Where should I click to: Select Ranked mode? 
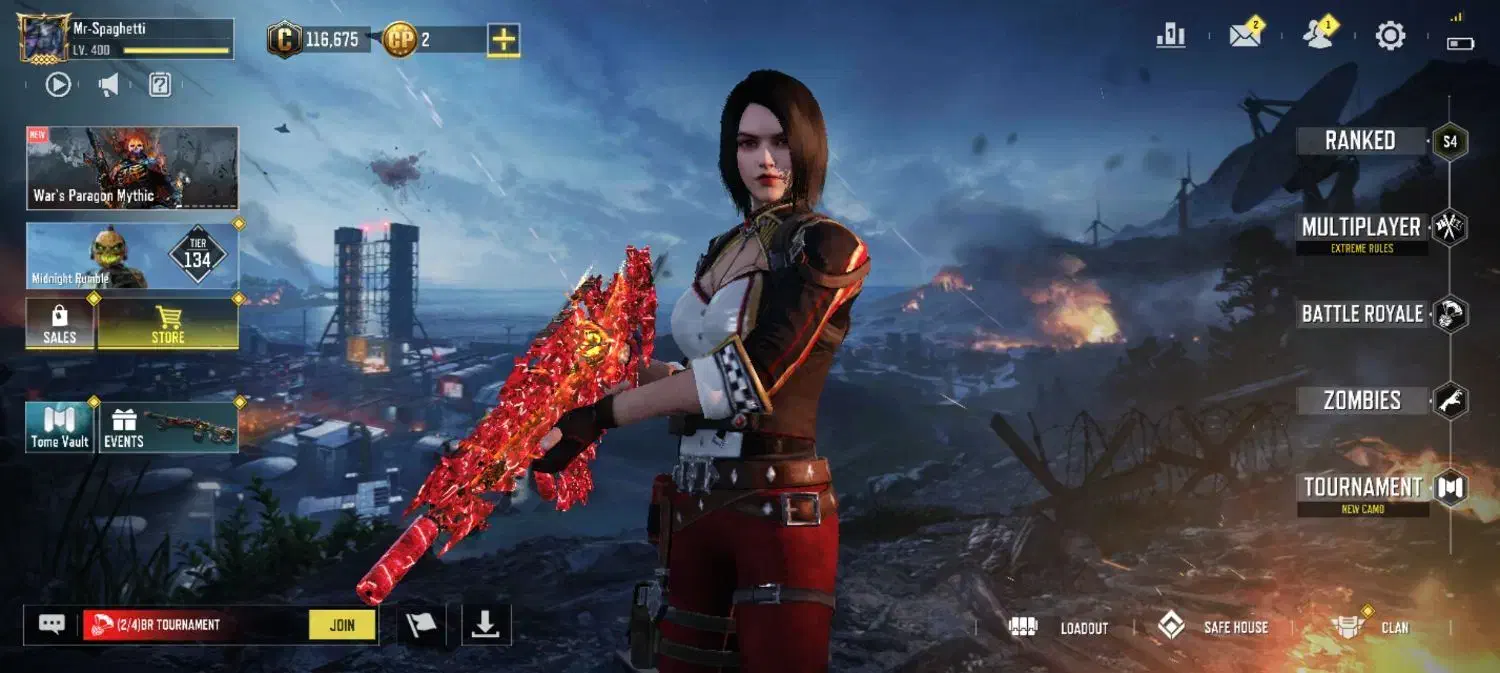(1362, 141)
